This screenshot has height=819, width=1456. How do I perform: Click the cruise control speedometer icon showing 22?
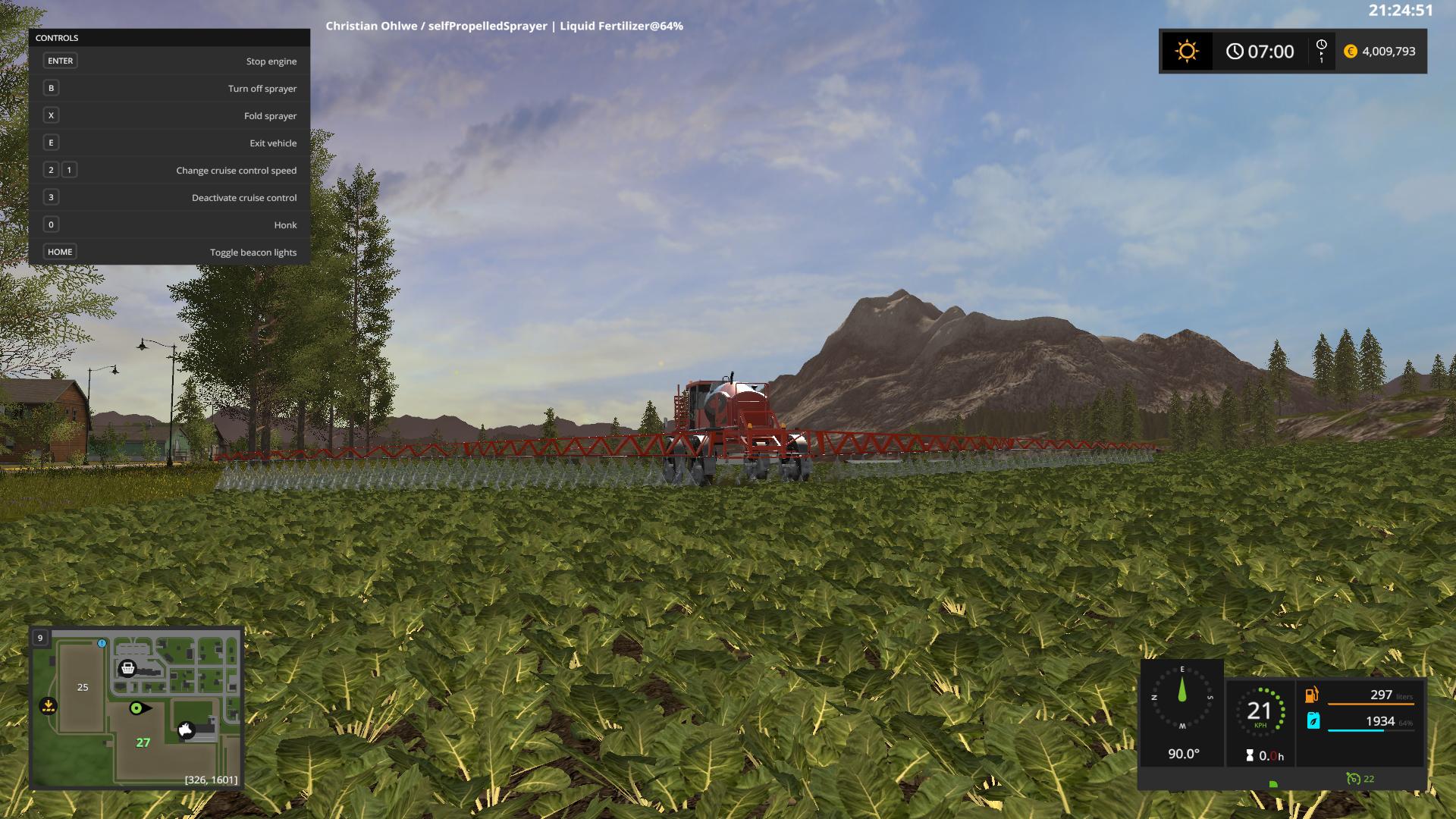coord(1354,778)
